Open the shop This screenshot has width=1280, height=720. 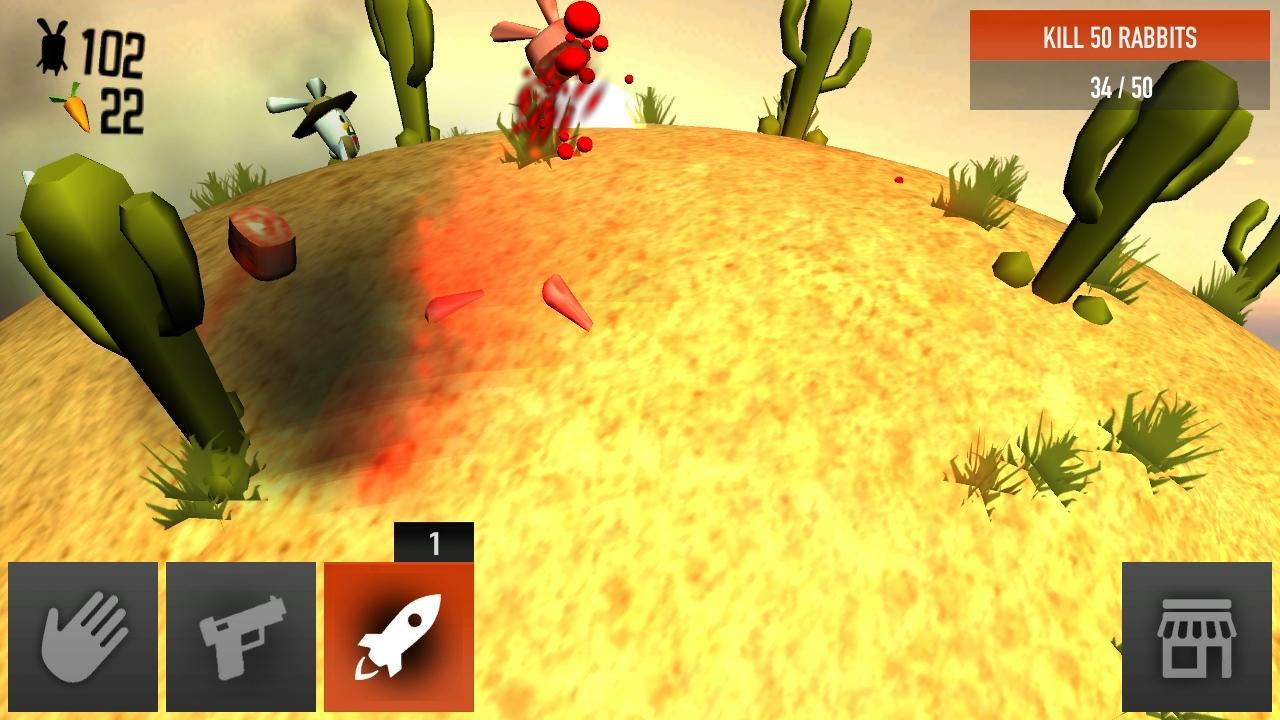[1196, 637]
